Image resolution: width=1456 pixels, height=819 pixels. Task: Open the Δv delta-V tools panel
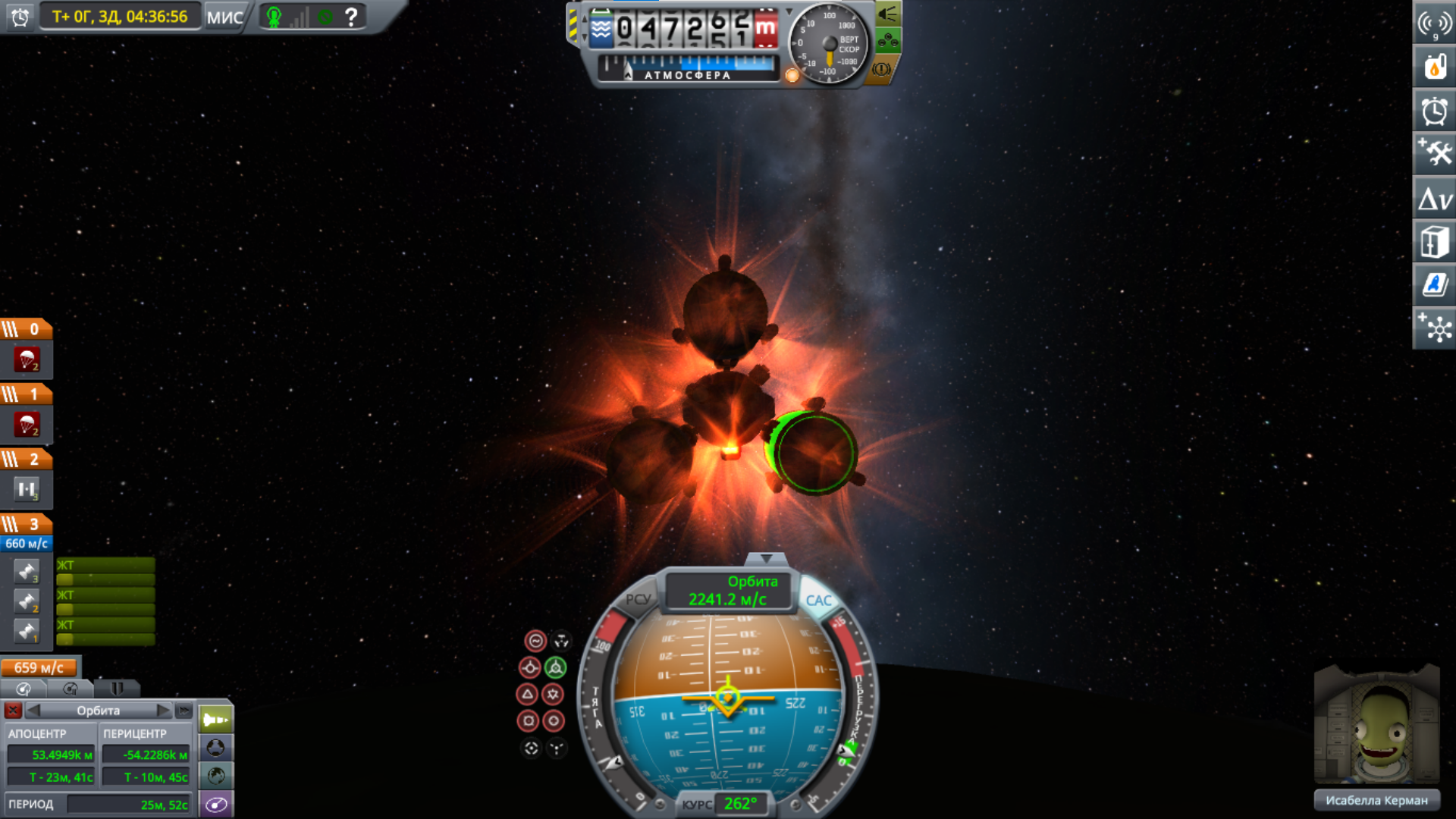coord(1434,199)
